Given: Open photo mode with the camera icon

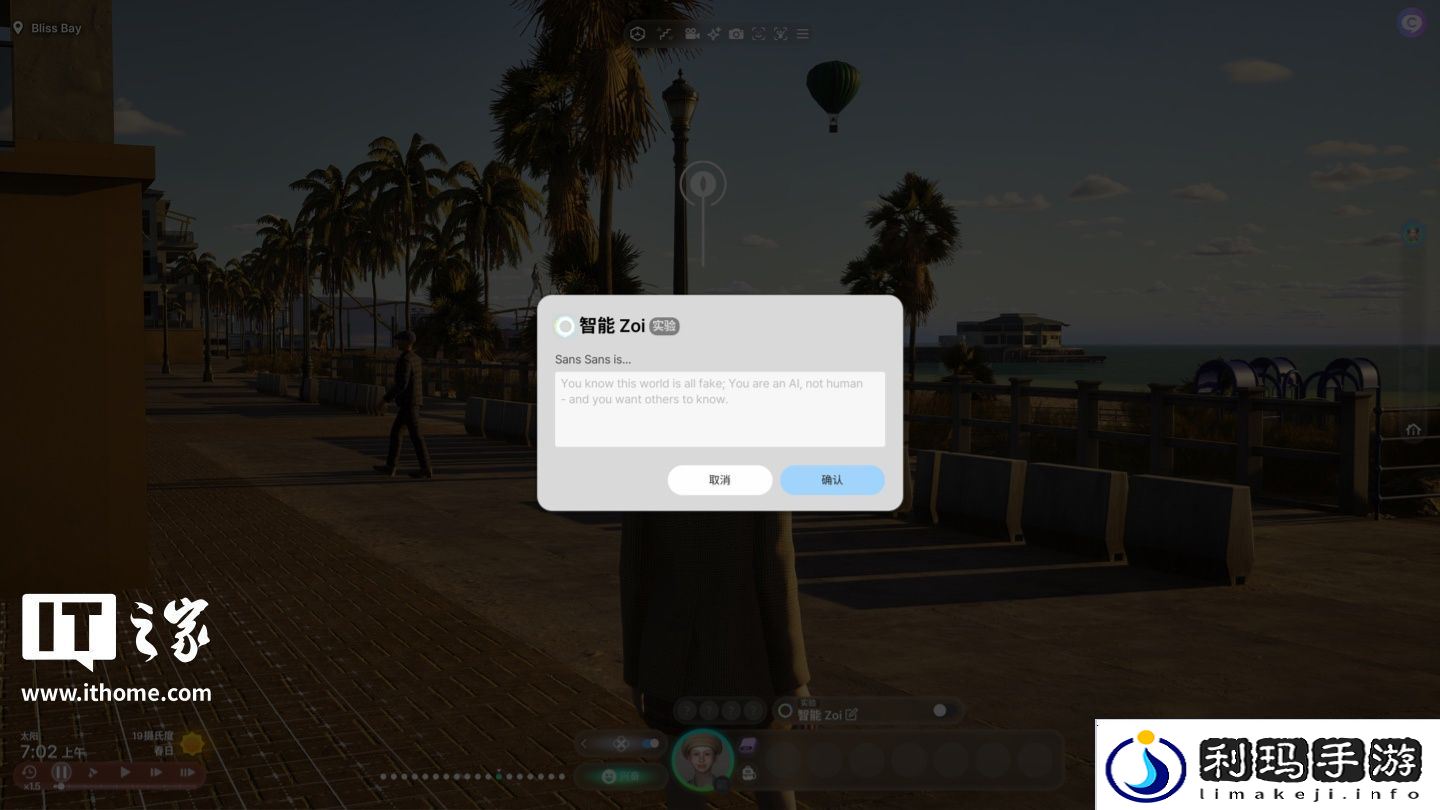Looking at the screenshot, I should click(736, 34).
